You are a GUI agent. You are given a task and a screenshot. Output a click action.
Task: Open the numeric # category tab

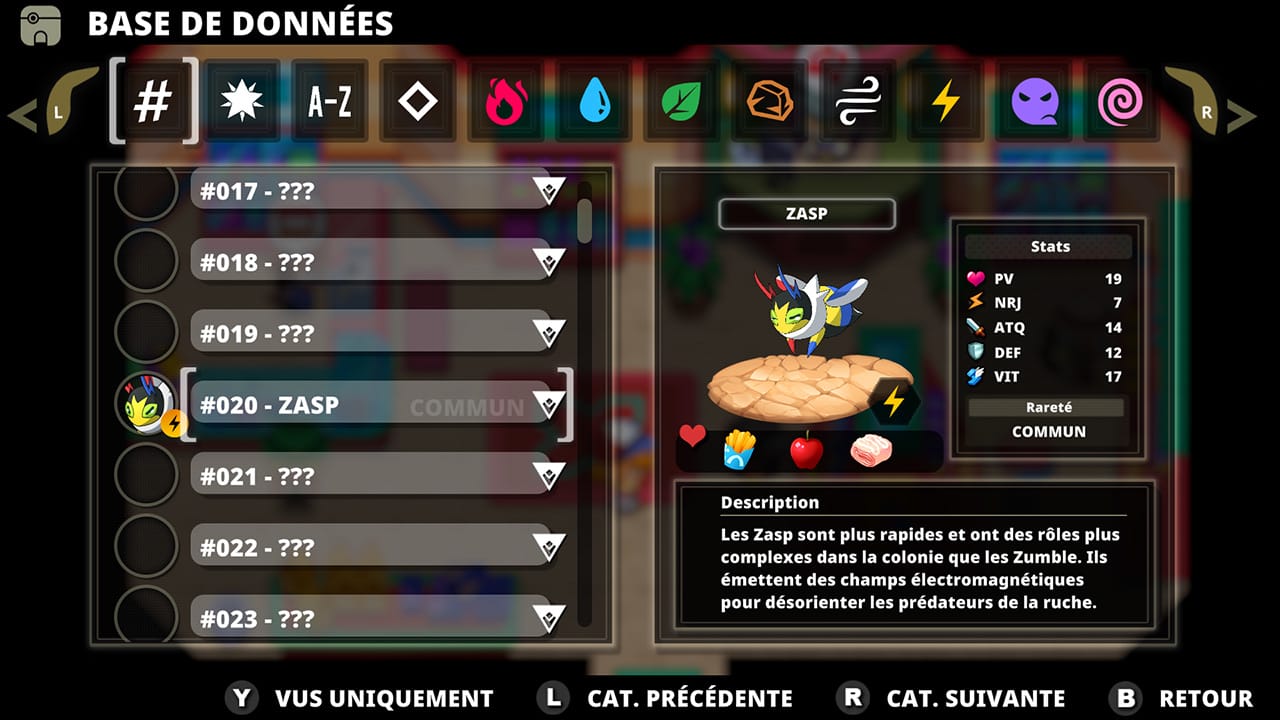pyautogui.click(x=153, y=101)
